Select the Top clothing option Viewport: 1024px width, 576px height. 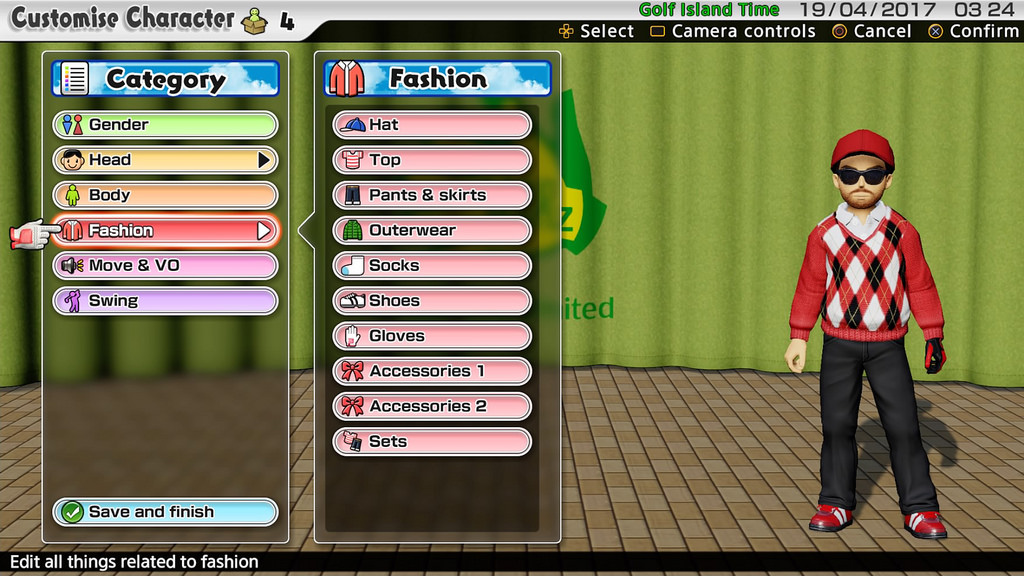click(x=431, y=160)
